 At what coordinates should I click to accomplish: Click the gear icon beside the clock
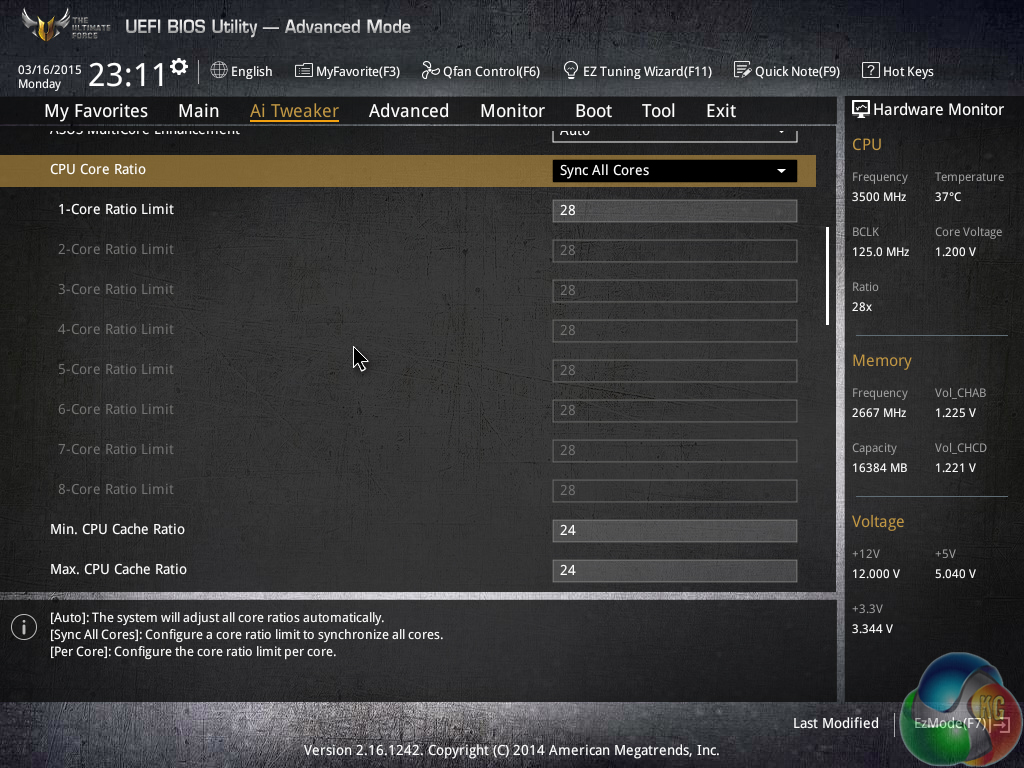point(179,67)
